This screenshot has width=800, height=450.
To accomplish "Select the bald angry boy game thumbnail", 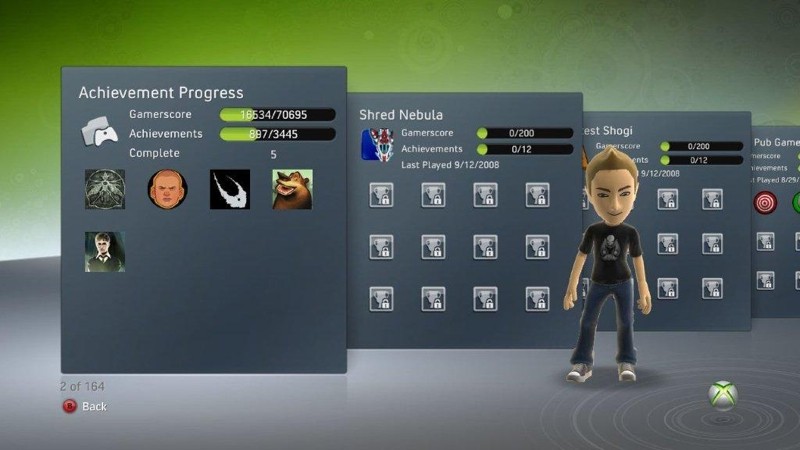I will (x=167, y=189).
